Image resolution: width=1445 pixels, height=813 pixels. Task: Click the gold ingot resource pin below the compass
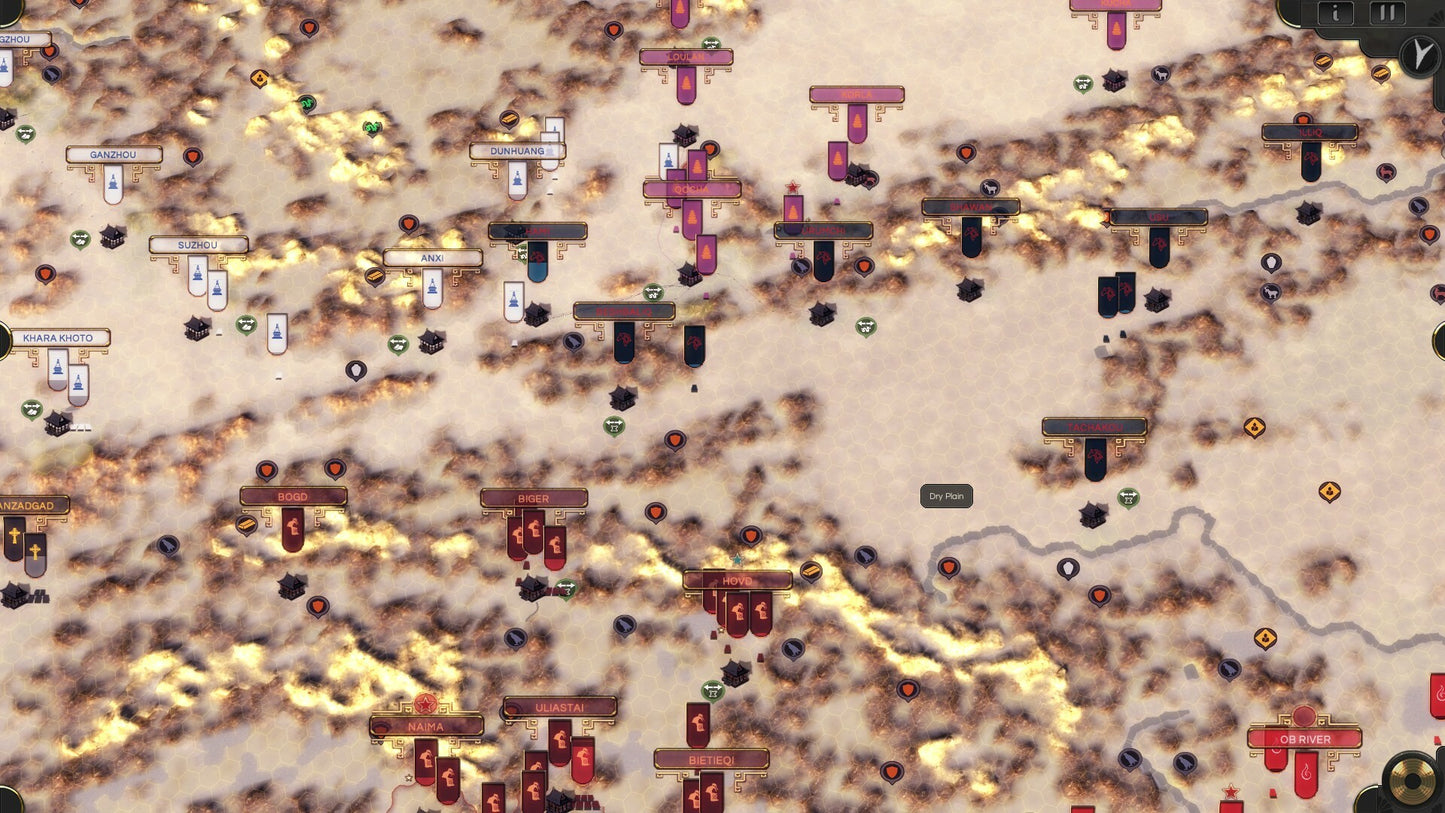point(1381,74)
